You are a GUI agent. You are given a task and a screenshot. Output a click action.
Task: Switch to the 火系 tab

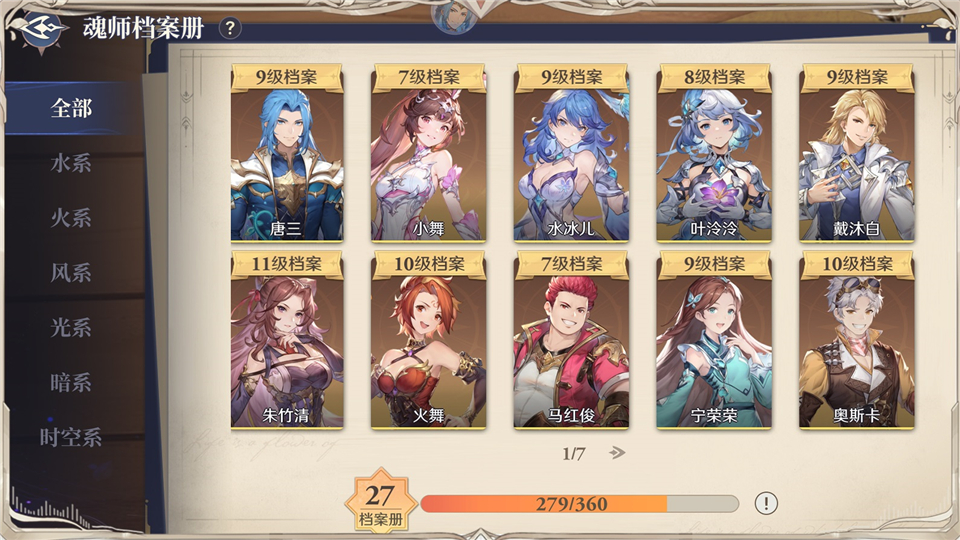[x=71, y=218]
